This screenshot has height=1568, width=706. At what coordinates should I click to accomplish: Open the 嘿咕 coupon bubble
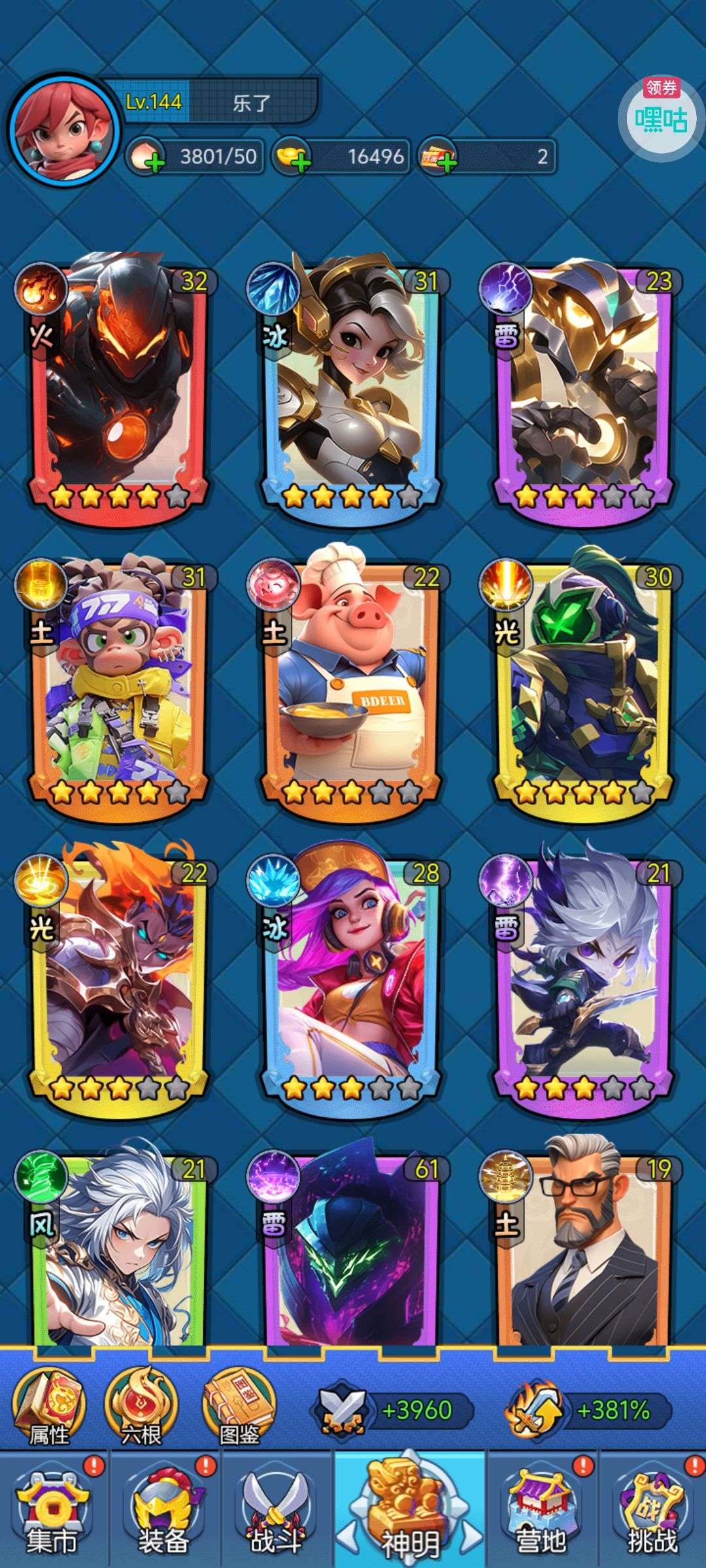coord(661,116)
